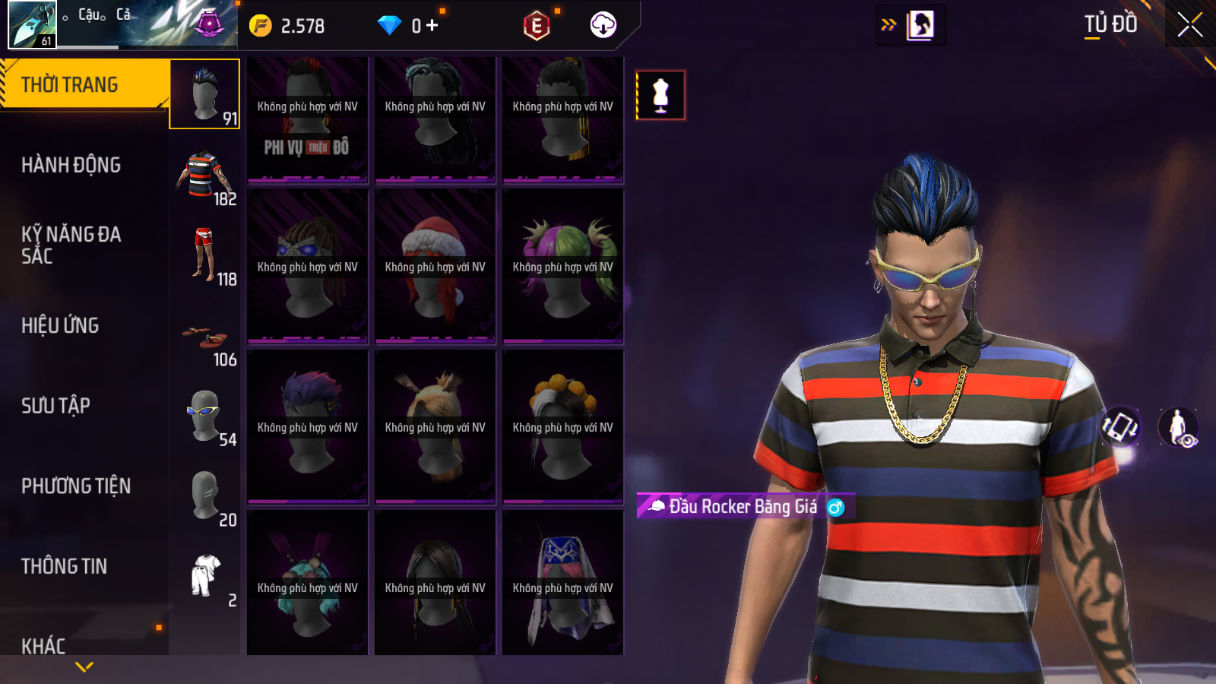Screen dimensions: 1216x684
Task: Select the Santa hat hairstyle item
Action: pos(435,267)
